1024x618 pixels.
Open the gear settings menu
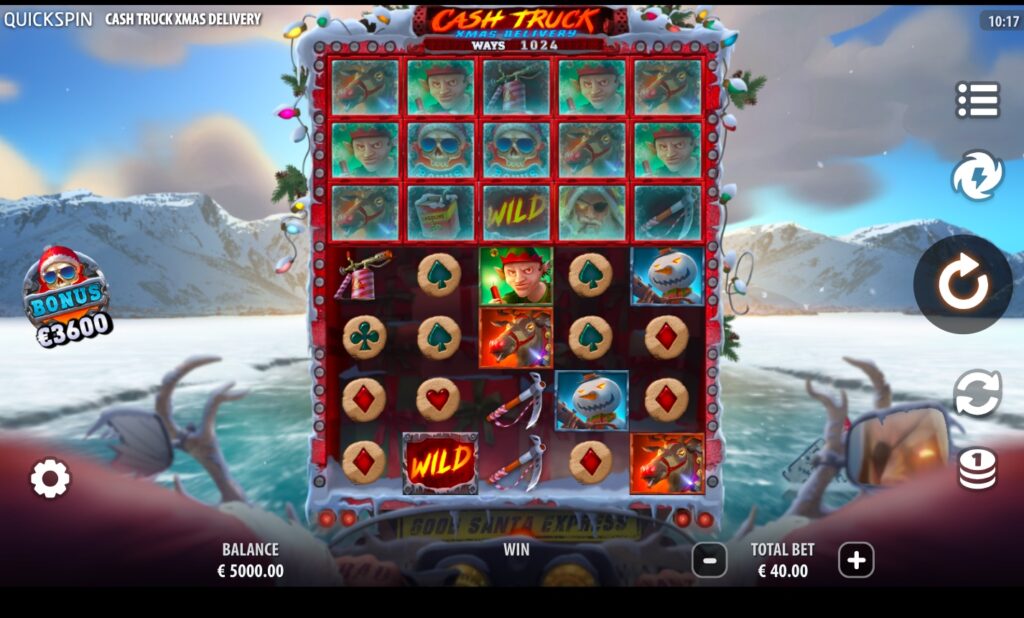pyautogui.click(x=50, y=479)
